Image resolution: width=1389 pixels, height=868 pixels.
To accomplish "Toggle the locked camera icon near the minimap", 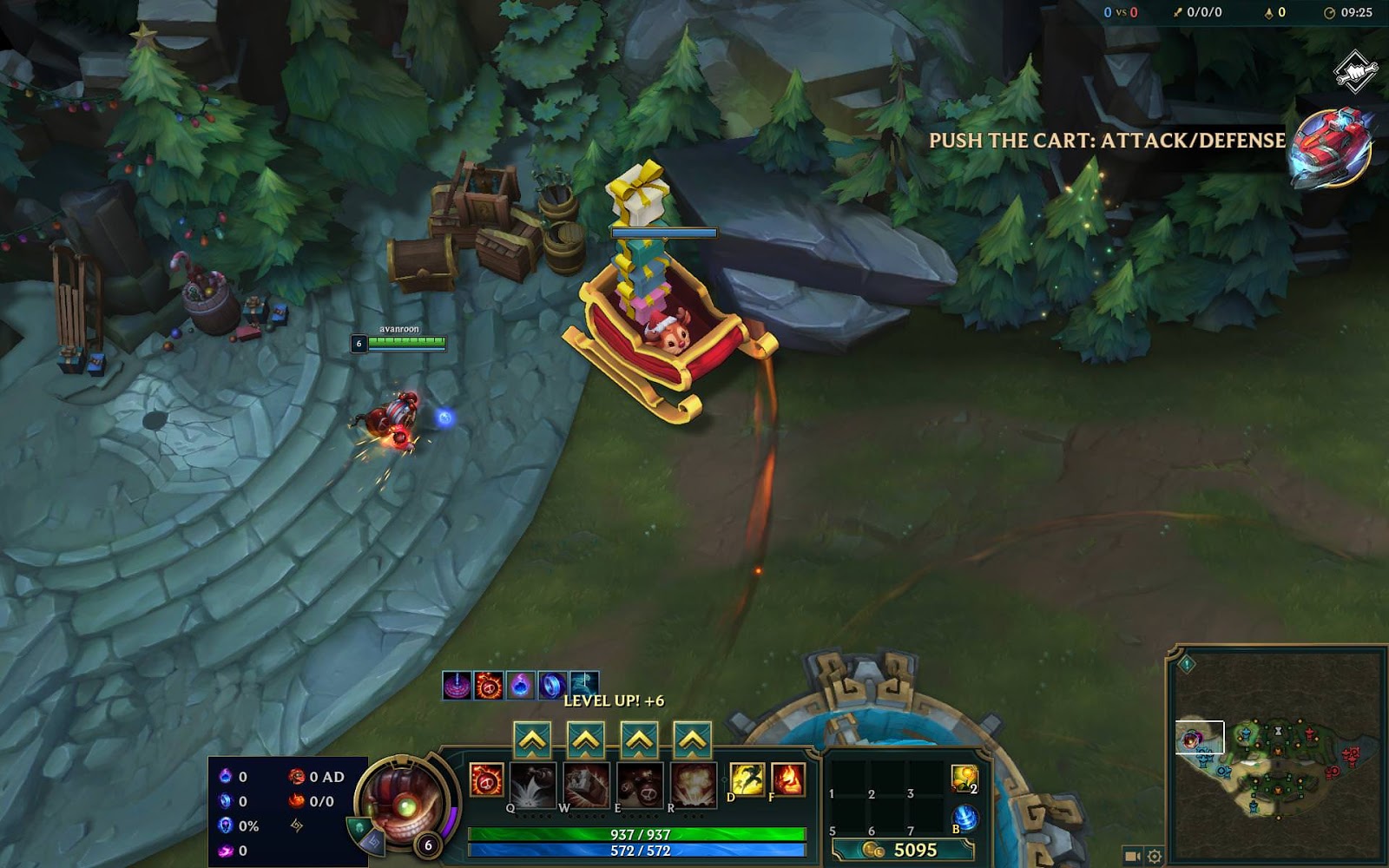I will [x=1131, y=856].
